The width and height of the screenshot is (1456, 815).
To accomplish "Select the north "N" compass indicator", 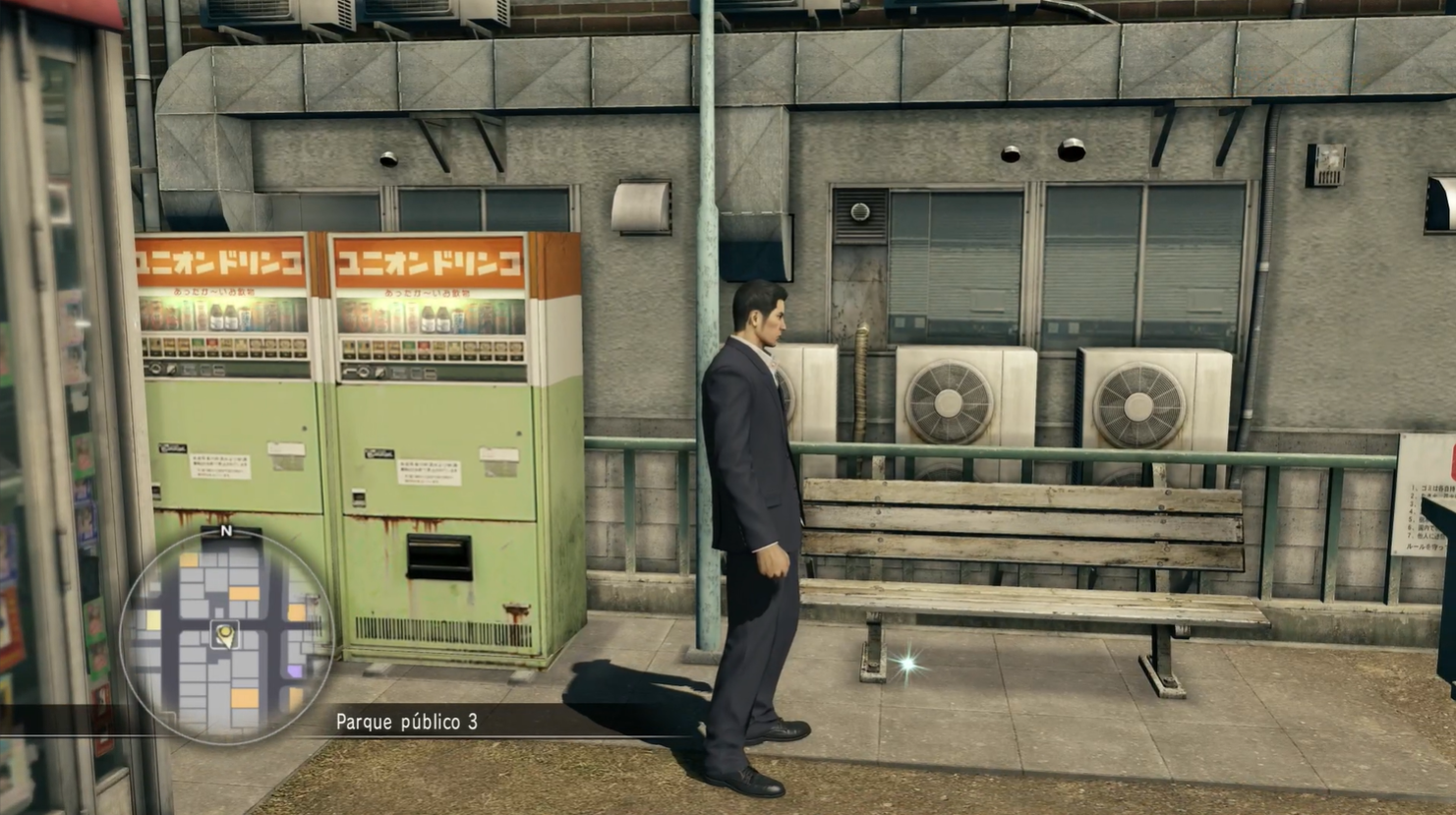I will [226, 532].
